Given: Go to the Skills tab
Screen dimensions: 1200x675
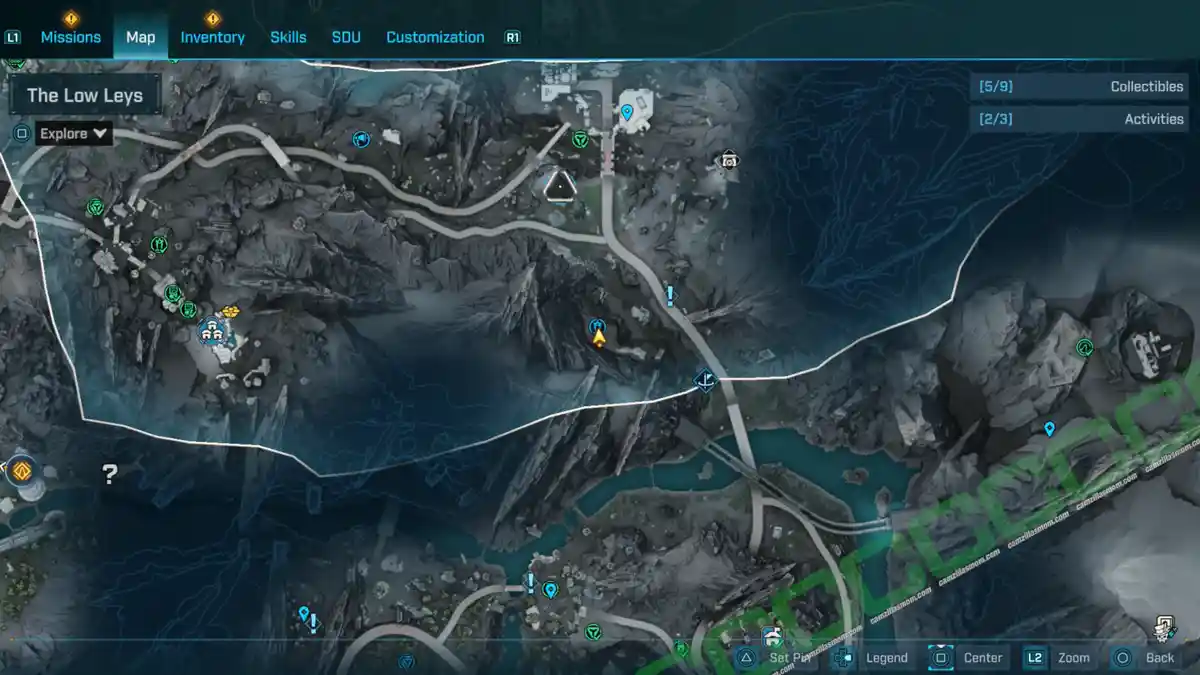Looking at the screenshot, I should [288, 37].
